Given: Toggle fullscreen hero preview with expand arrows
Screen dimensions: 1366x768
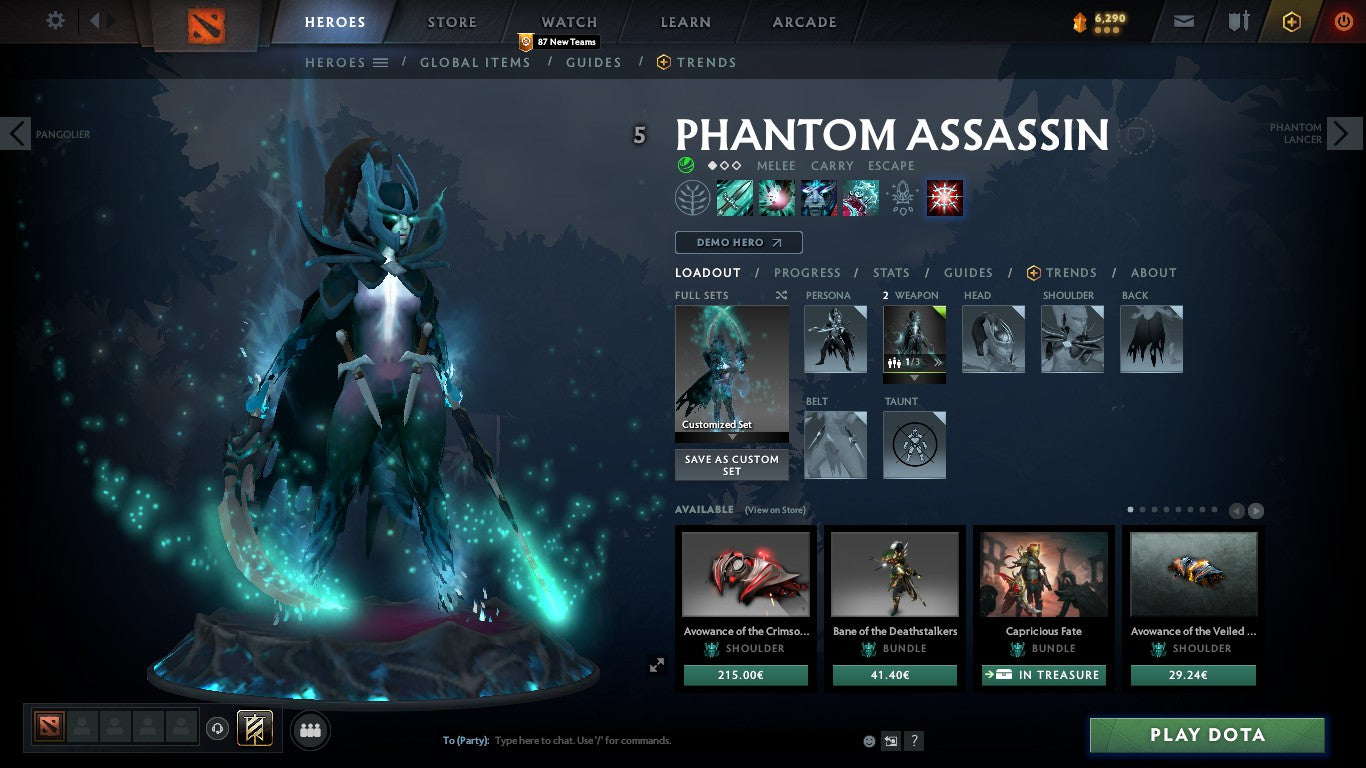Looking at the screenshot, I should point(657,664).
